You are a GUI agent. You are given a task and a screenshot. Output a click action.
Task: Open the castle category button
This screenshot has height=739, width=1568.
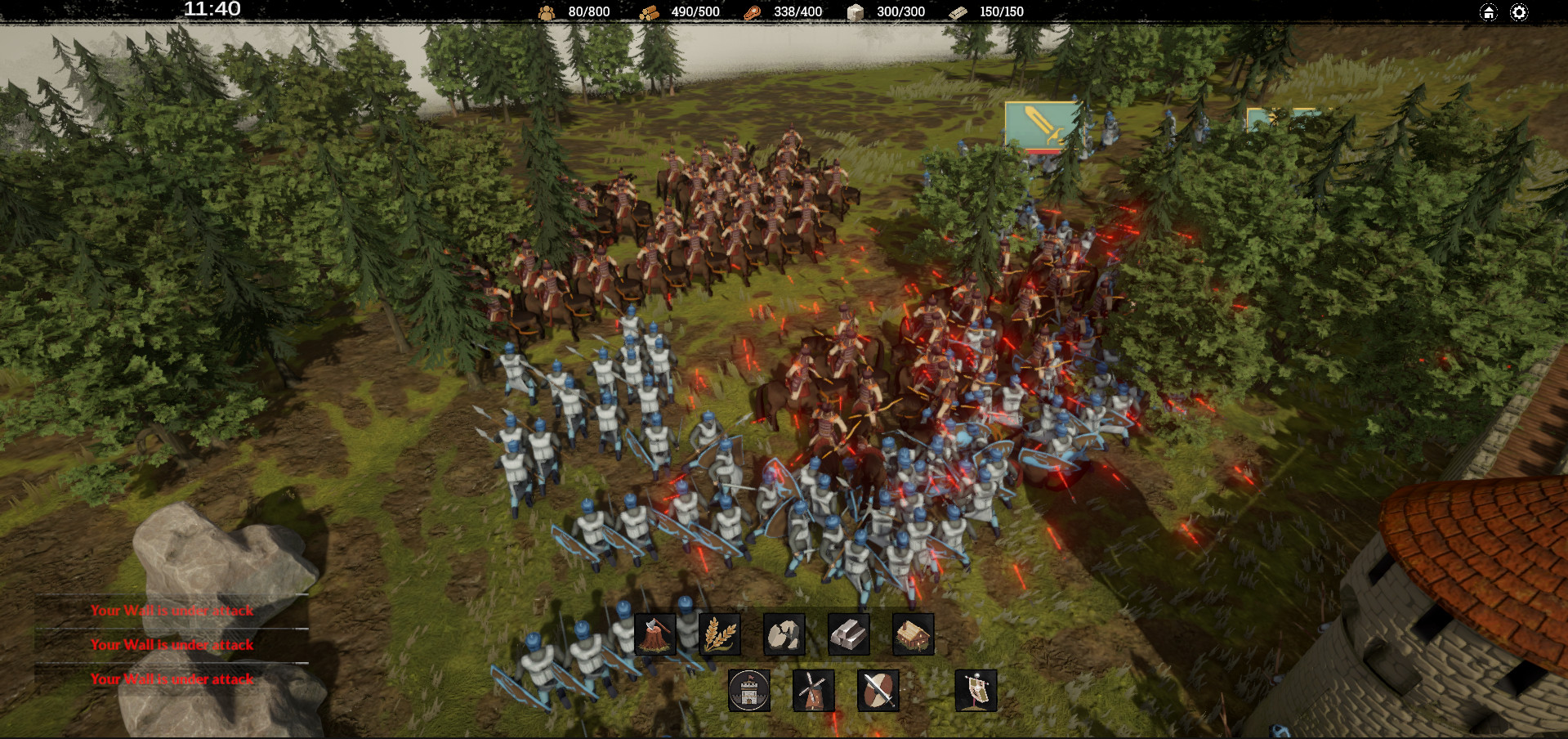[x=748, y=691]
